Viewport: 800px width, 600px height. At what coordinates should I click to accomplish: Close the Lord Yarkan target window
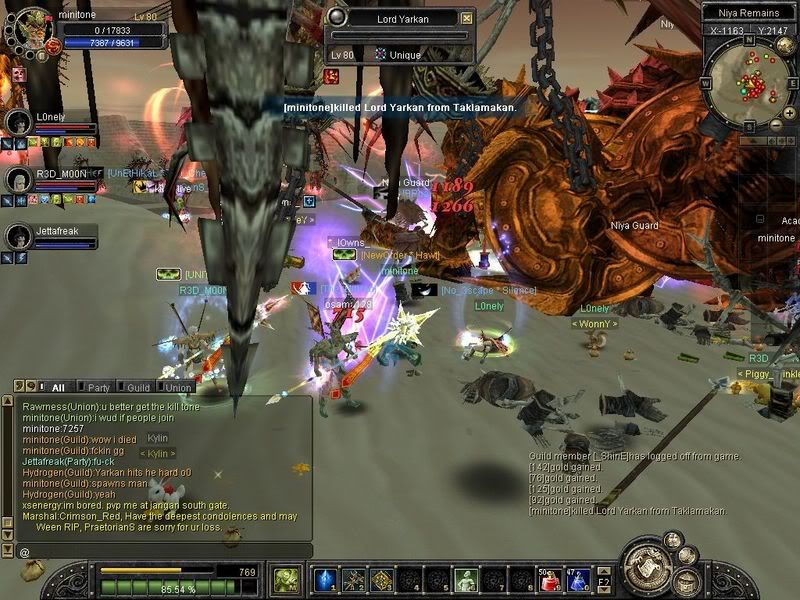pyautogui.click(x=467, y=18)
